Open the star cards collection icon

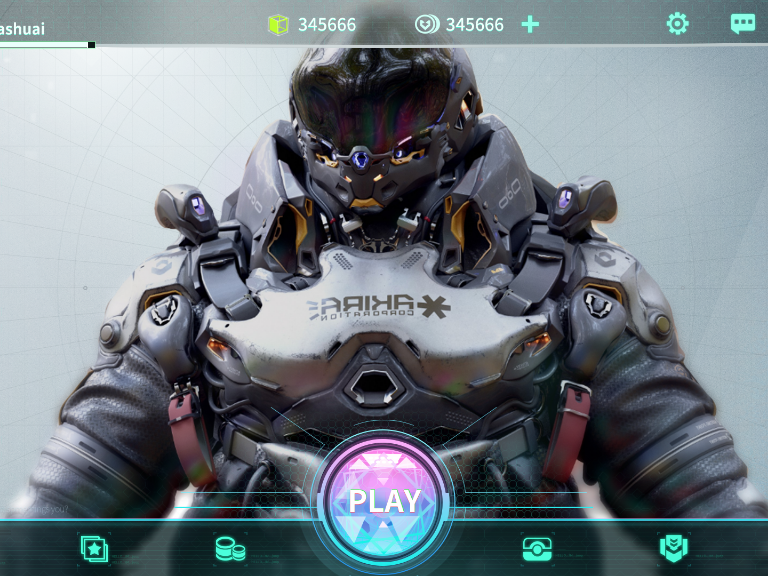[x=94, y=548]
